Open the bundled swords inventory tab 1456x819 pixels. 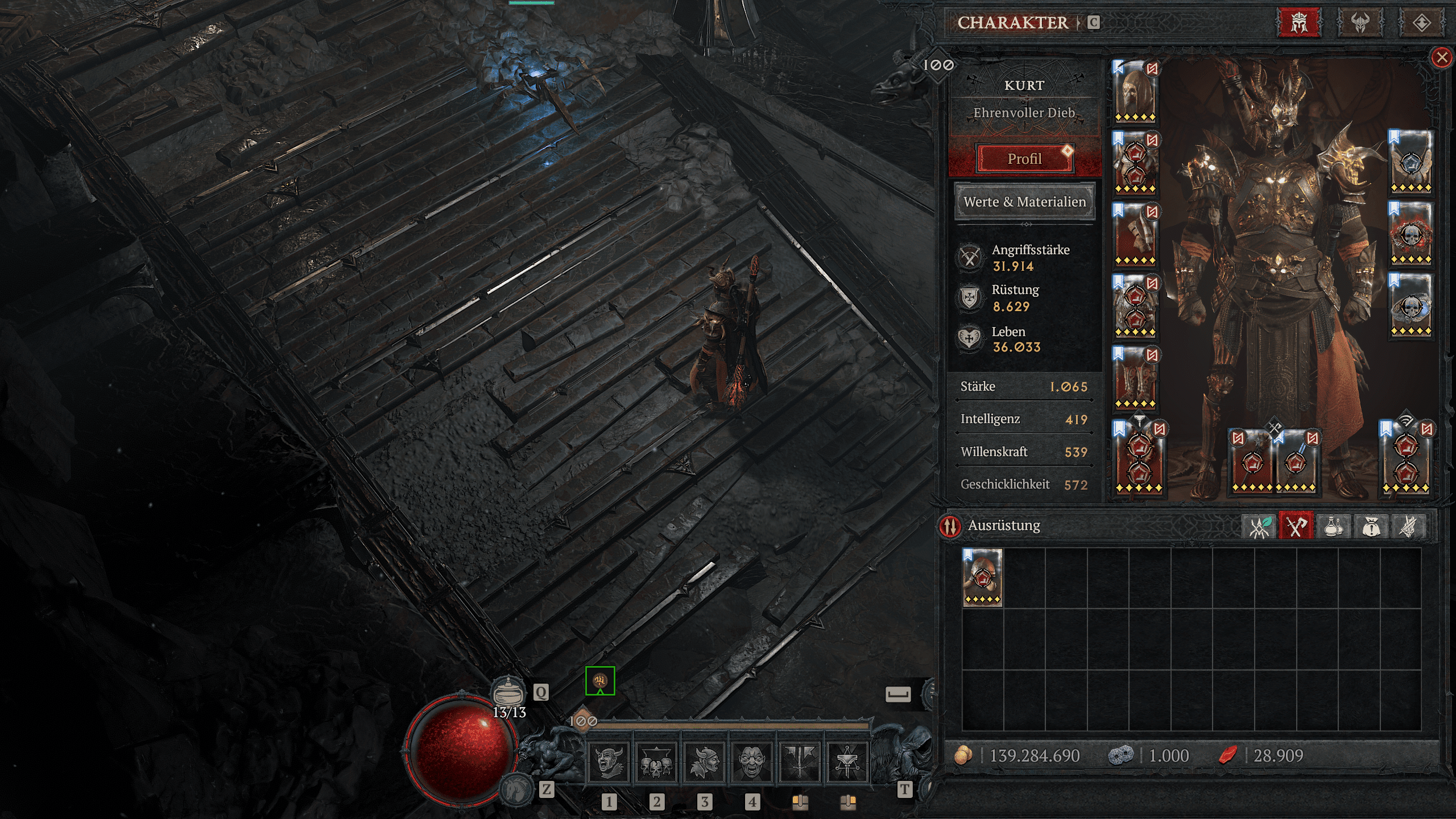1408,526
